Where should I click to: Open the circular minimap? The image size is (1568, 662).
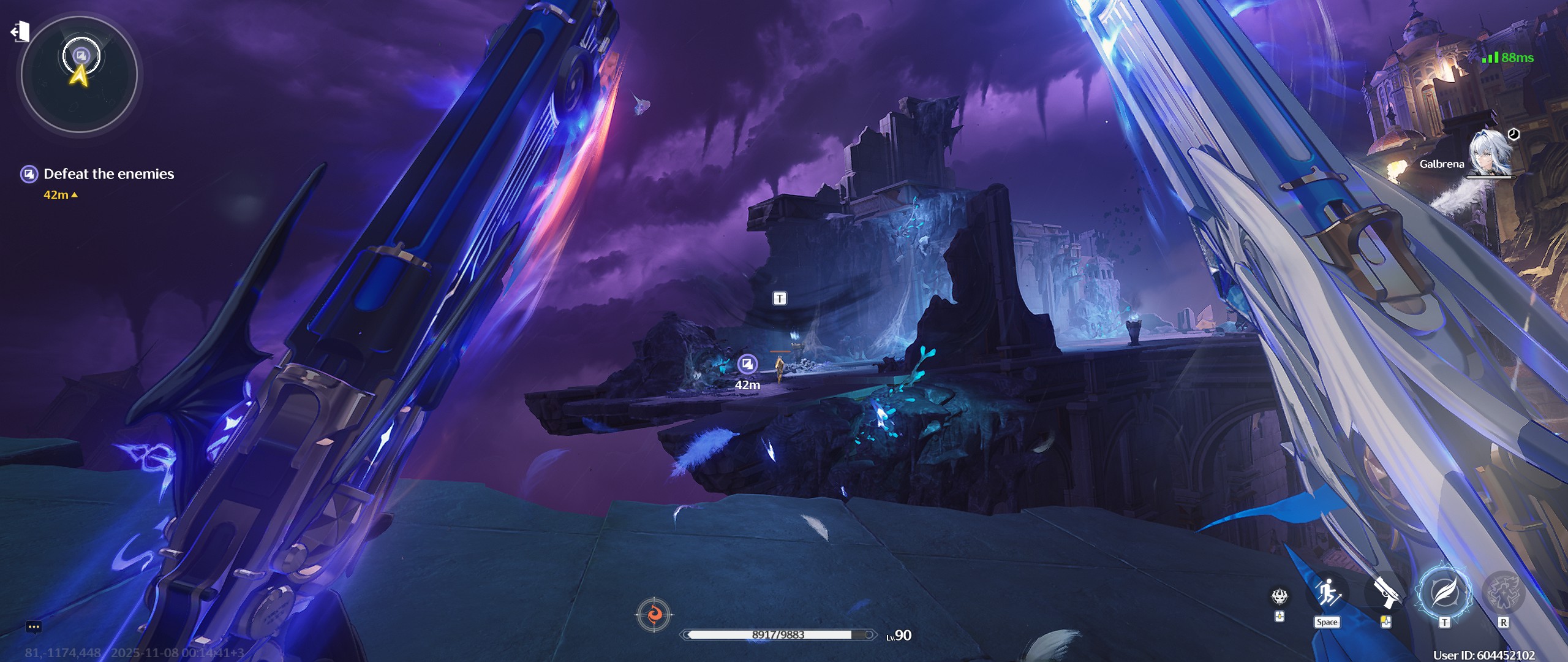click(80, 74)
